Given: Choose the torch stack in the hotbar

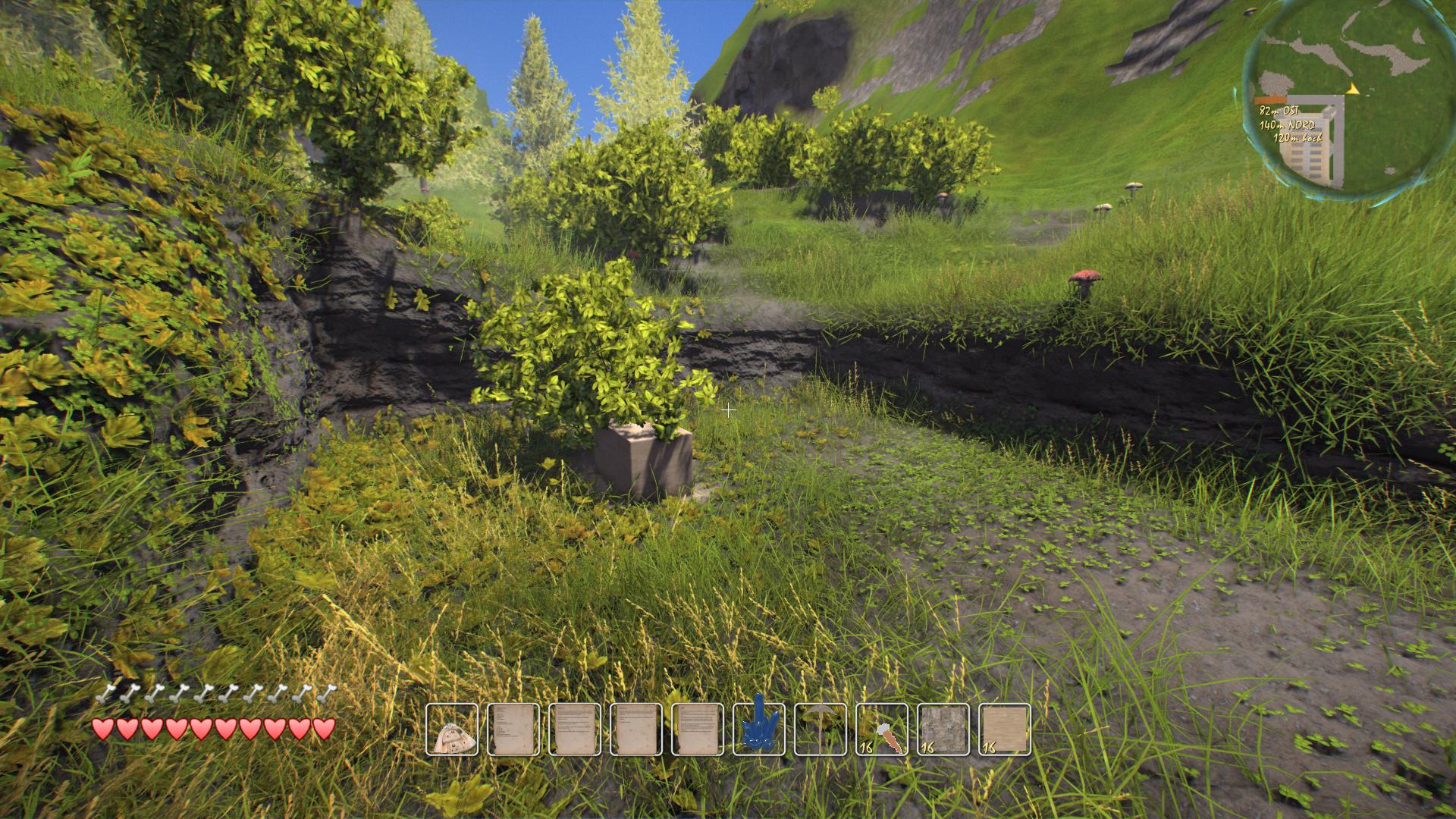Looking at the screenshot, I should coord(882,730).
